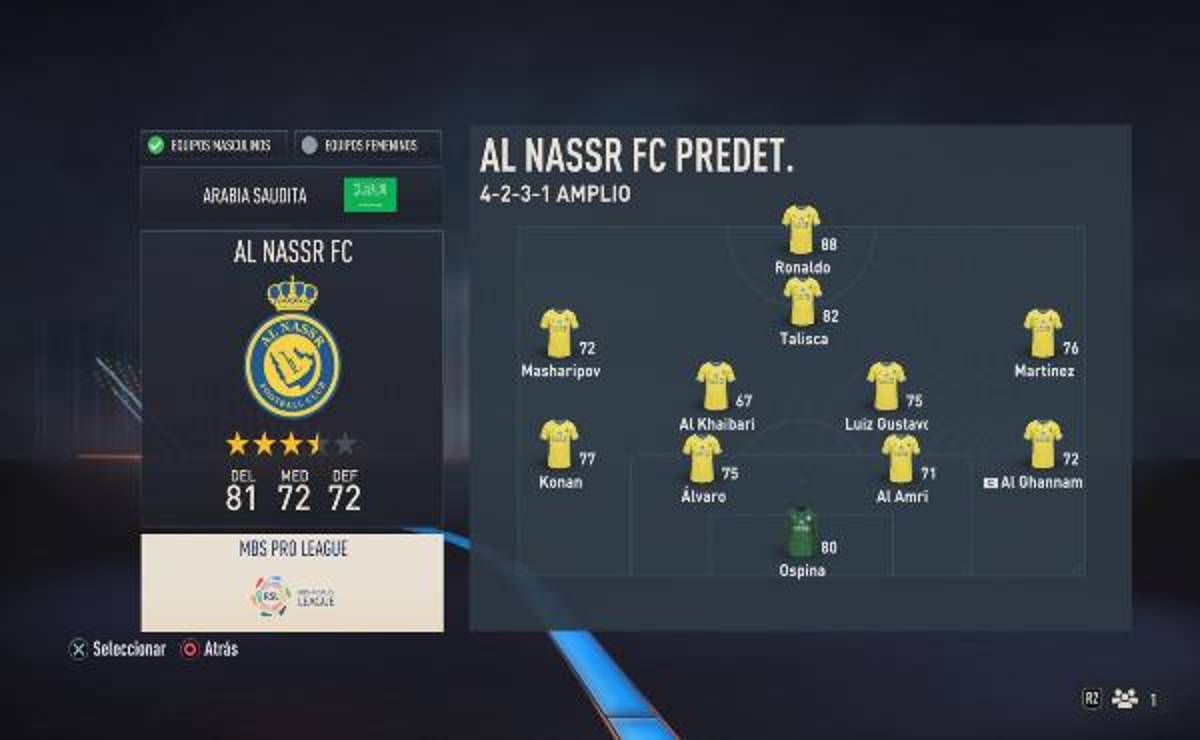Click Luiz Gustavo's shirt icon
Screen dimensions: 1200x740
point(886,386)
